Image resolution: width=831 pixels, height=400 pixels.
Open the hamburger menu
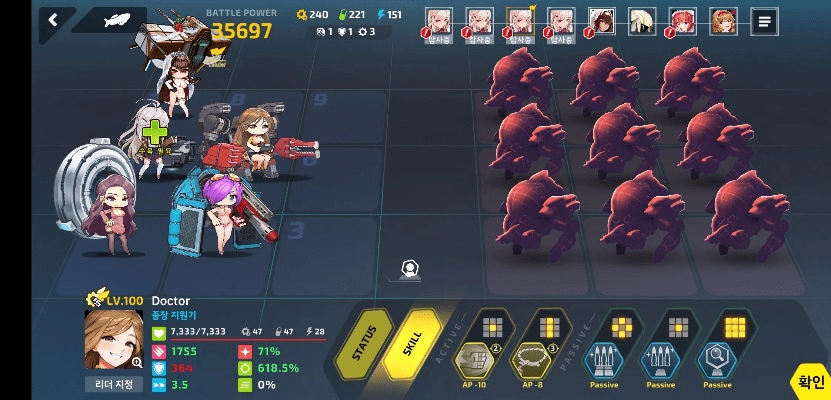pyautogui.click(x=765, y=21)
